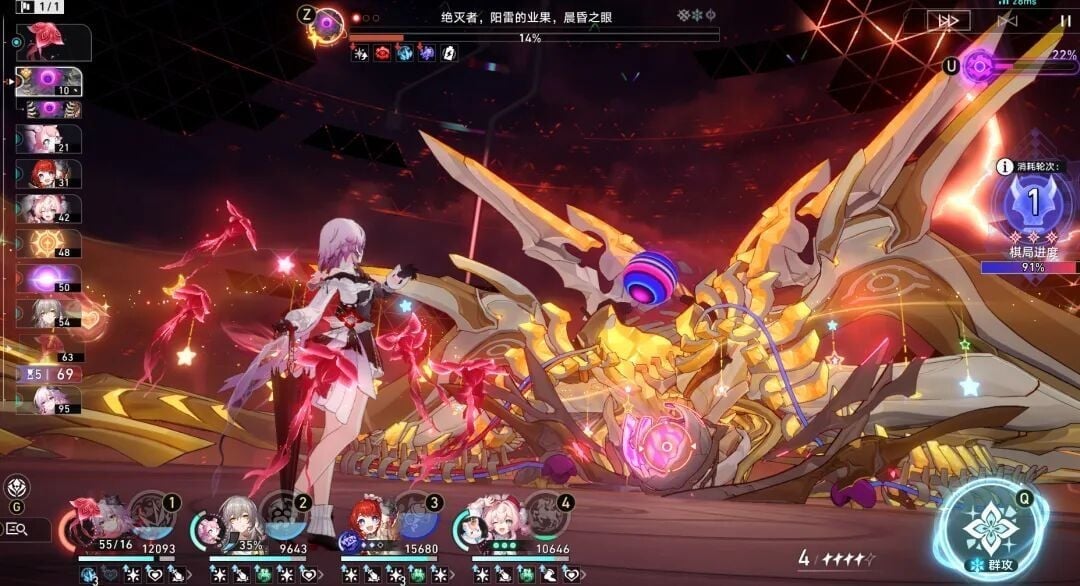Toggle auto-battle mode
Screen dimensions: 1080x586
pos(1007,20)
